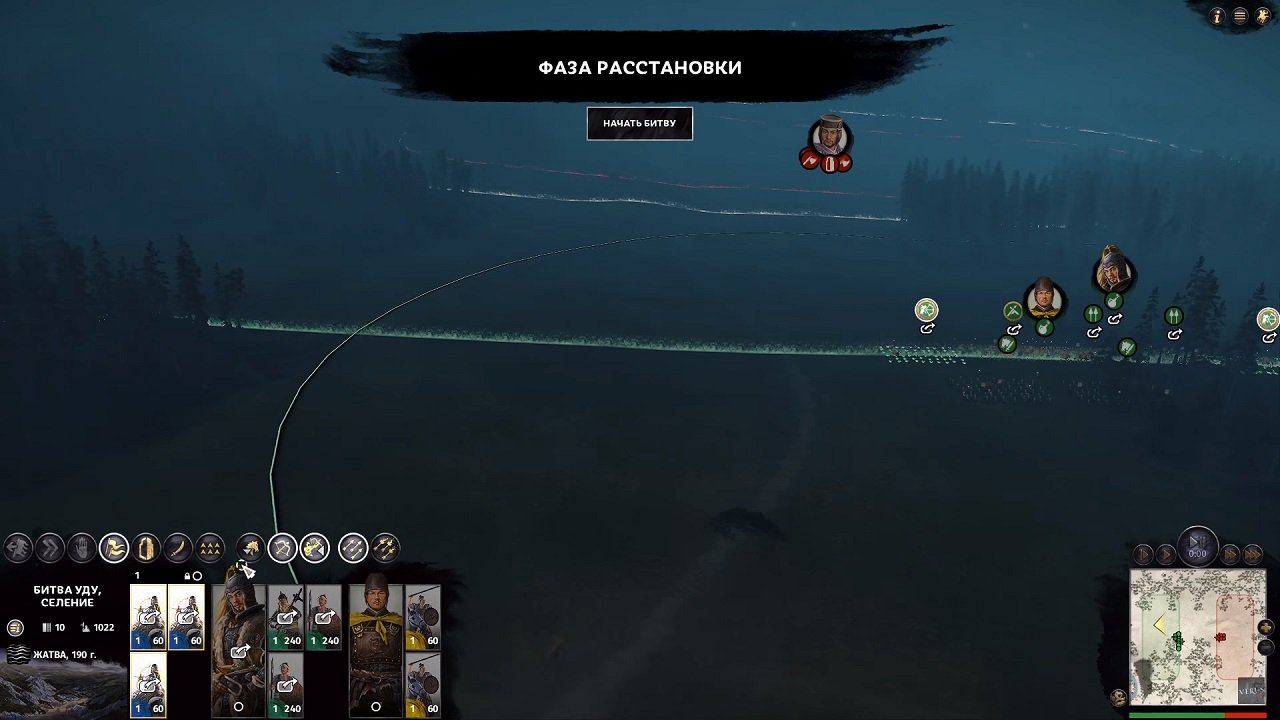Screen dimensions: 1280x720
Task: Click the green-red balance of power bar
Action: (x=1200, y=714)
